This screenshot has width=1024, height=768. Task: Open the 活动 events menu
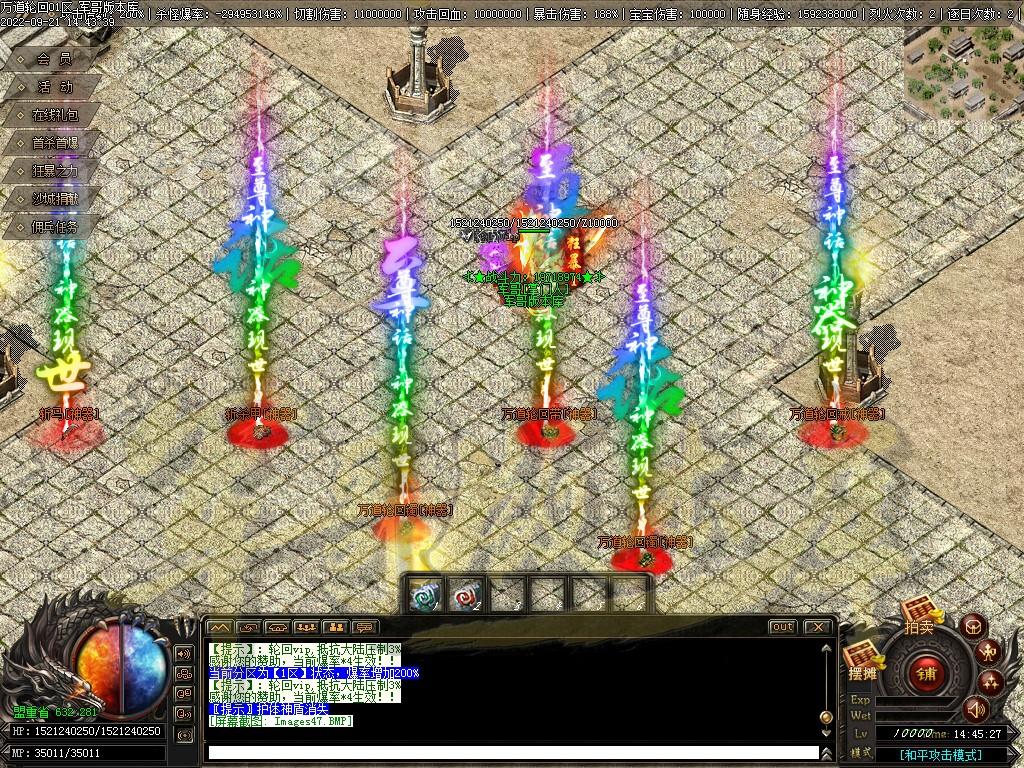click(53, 87)
